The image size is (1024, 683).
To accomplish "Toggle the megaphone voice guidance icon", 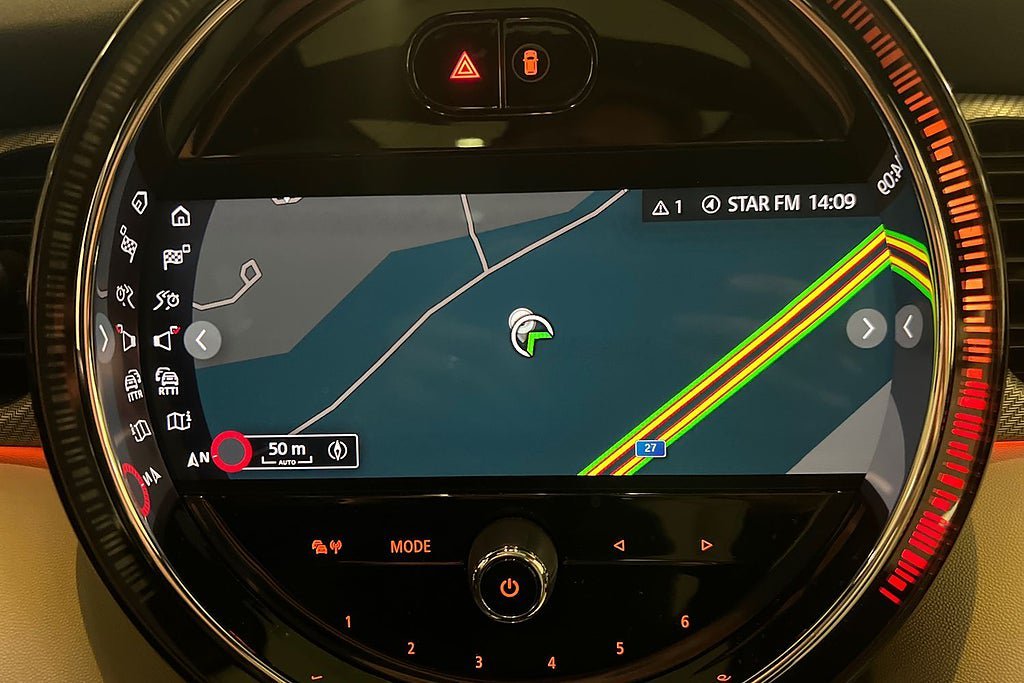I will pos(165,340).
